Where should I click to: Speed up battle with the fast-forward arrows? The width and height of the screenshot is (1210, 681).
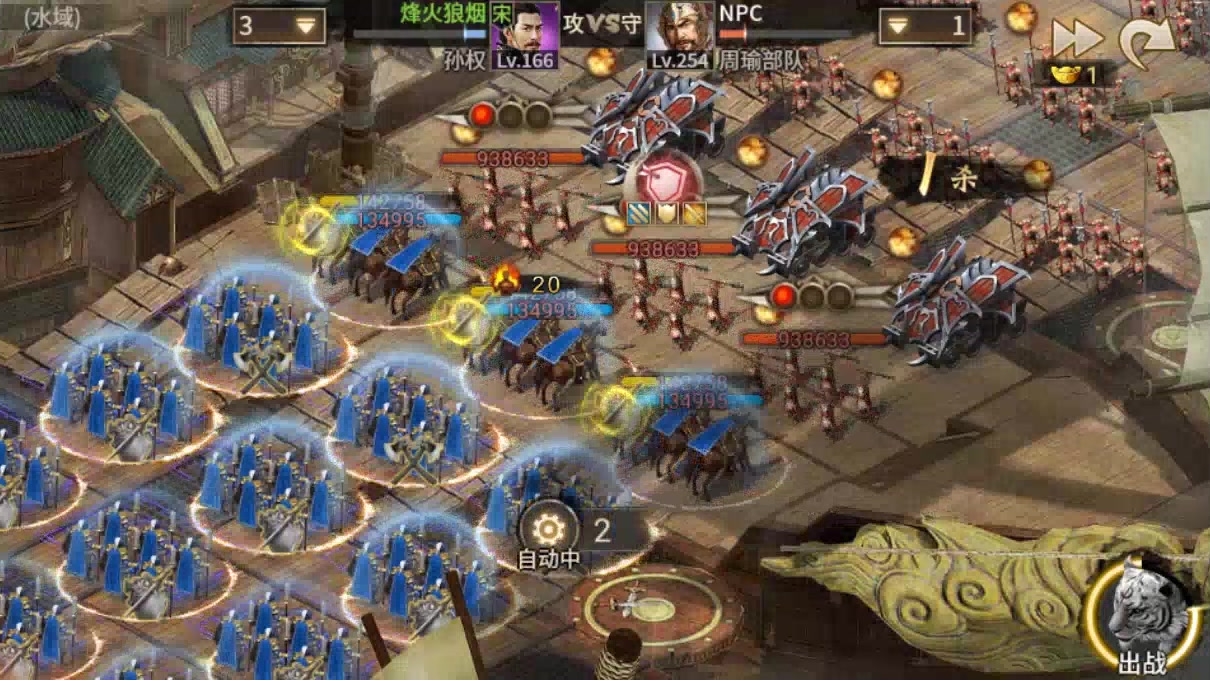[1075, 38]
